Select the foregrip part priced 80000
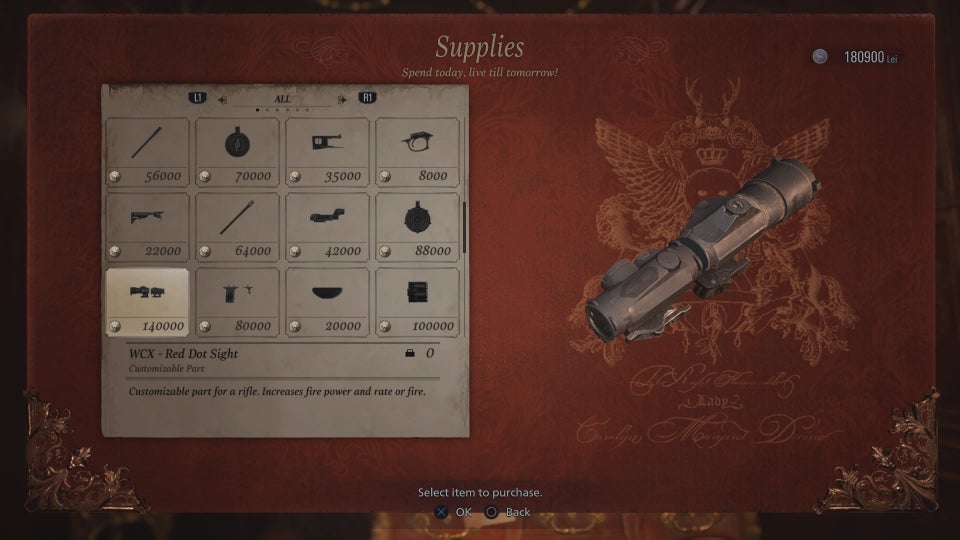 tap(237, 302)
